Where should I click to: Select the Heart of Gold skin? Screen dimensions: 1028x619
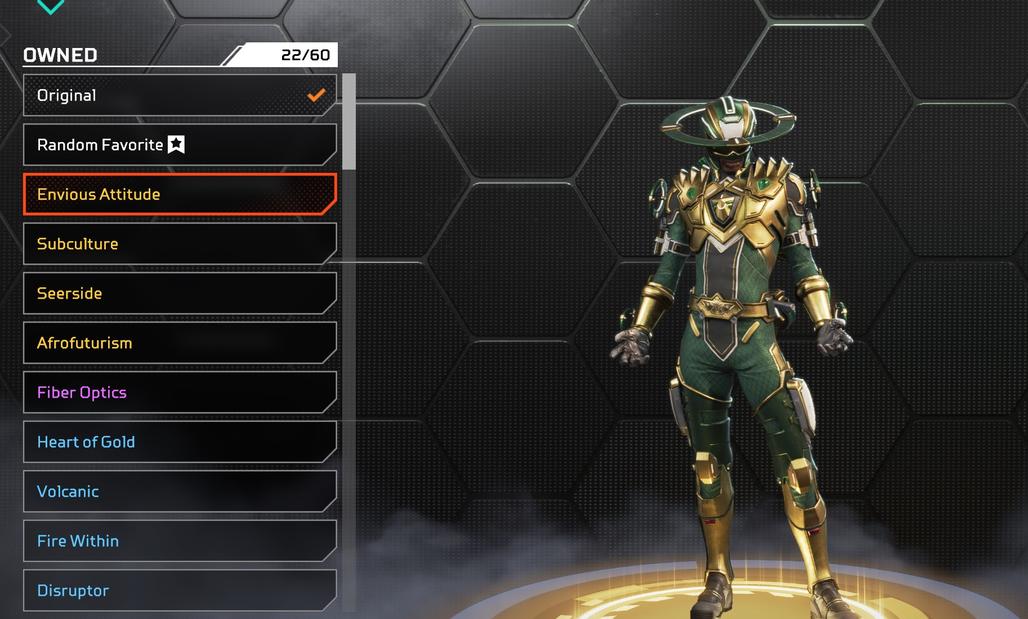pyautogui.click(x=180, y=442)
